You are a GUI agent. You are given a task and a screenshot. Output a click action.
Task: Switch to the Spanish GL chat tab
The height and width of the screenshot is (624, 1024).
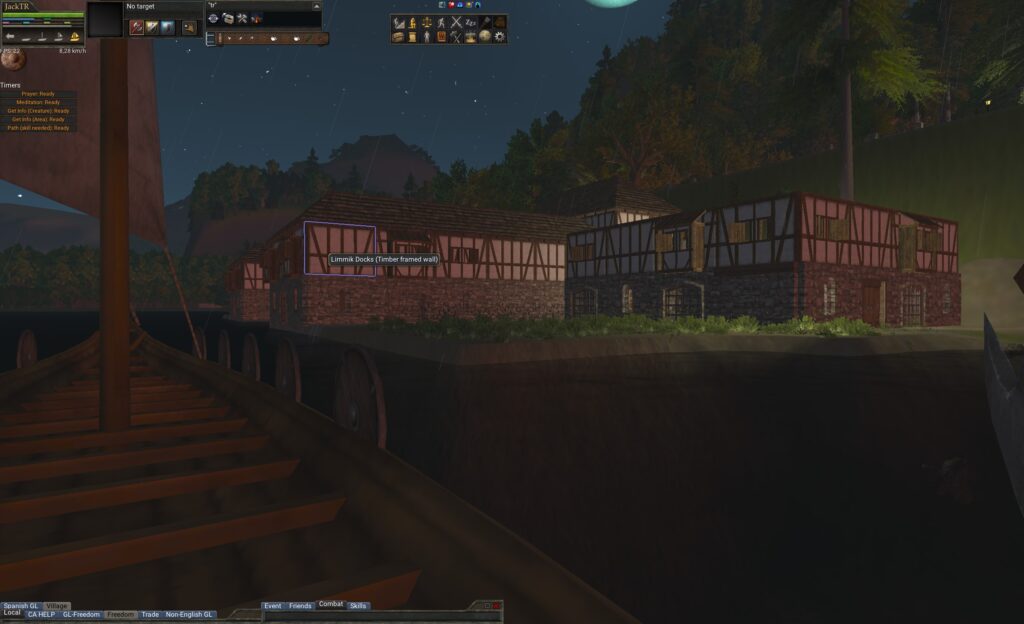tap(20, 606)
